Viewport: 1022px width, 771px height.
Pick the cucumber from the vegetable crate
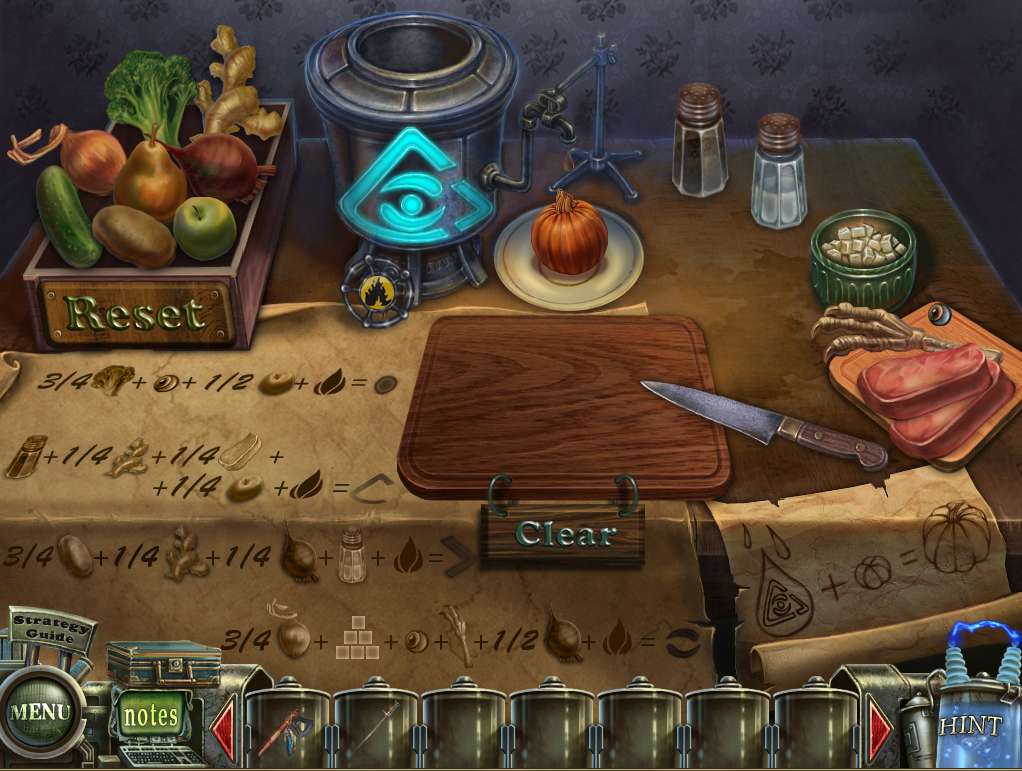pos(67,216)
